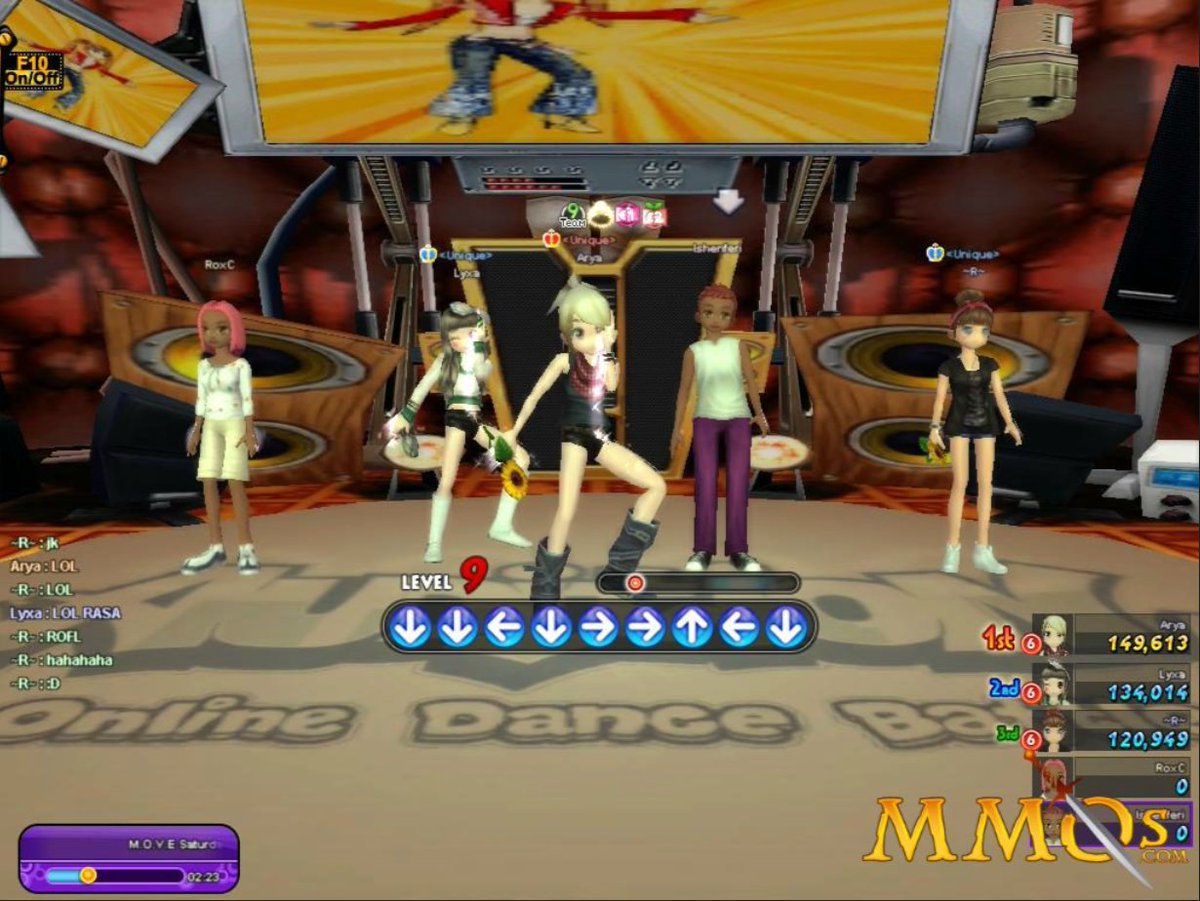Image resolution: width=1200 pixels, height=901 pixels.
Task: Select Arya's first-place scoreboard portrait
Action: [1054, 636]
